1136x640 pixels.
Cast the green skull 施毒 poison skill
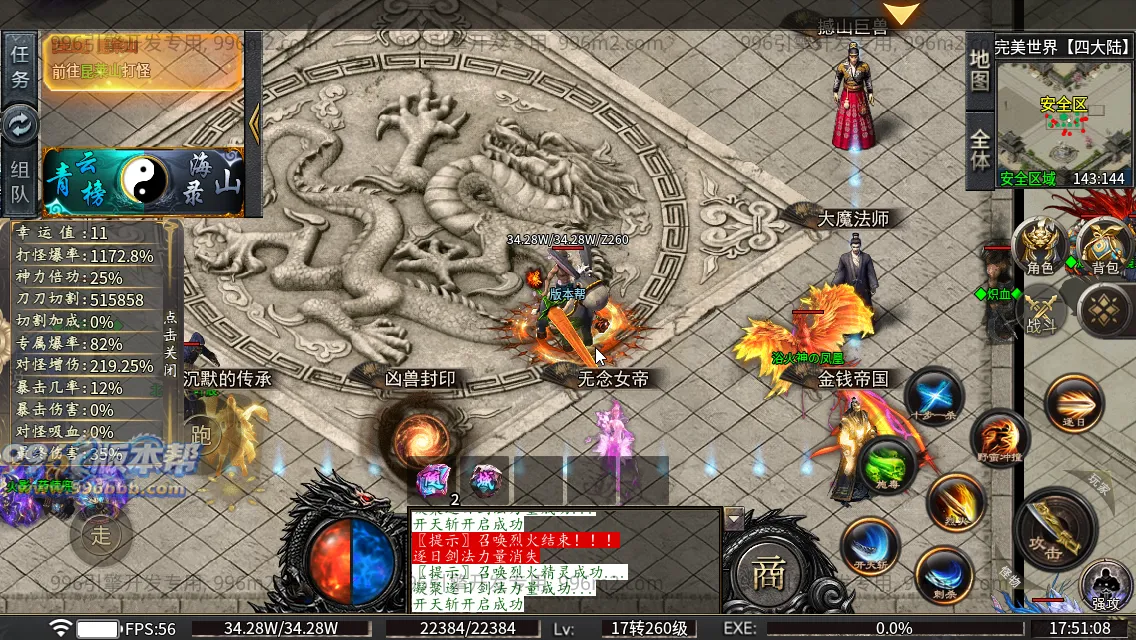tap(887, 466)
